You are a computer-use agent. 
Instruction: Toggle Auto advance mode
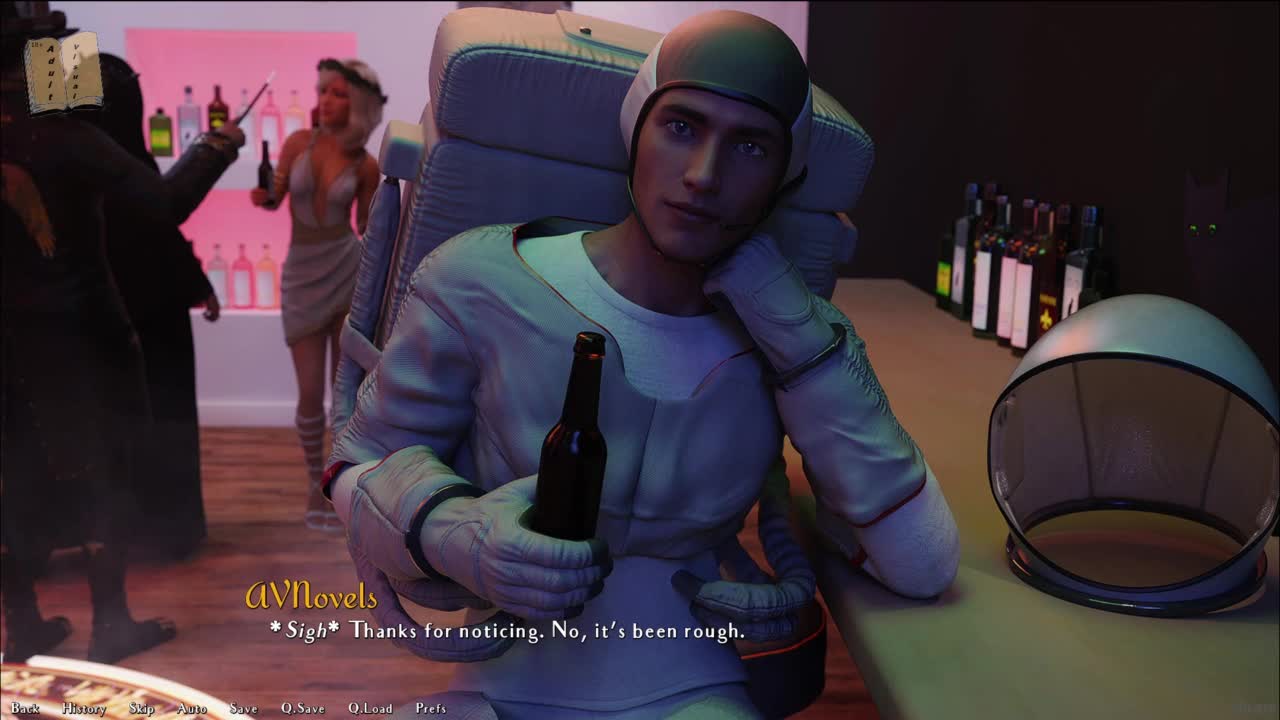click(x=192, y=708)
